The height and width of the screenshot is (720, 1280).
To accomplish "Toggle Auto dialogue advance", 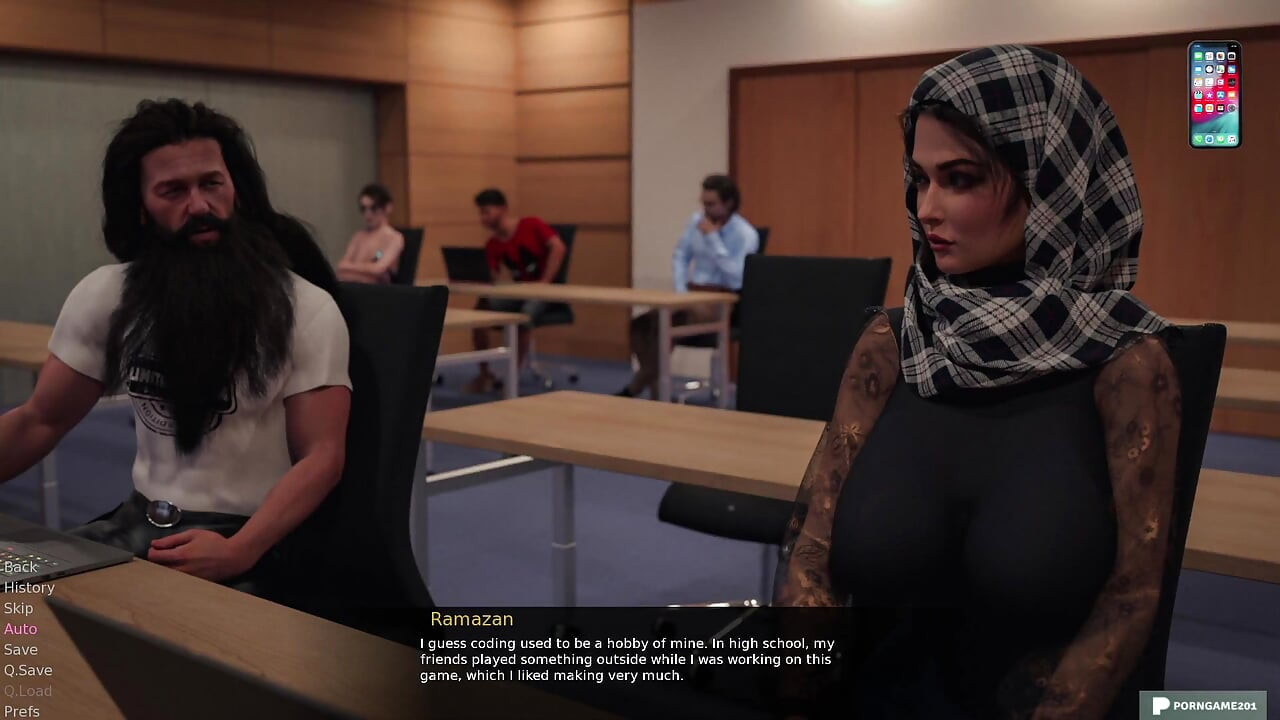I will [20, 629].
